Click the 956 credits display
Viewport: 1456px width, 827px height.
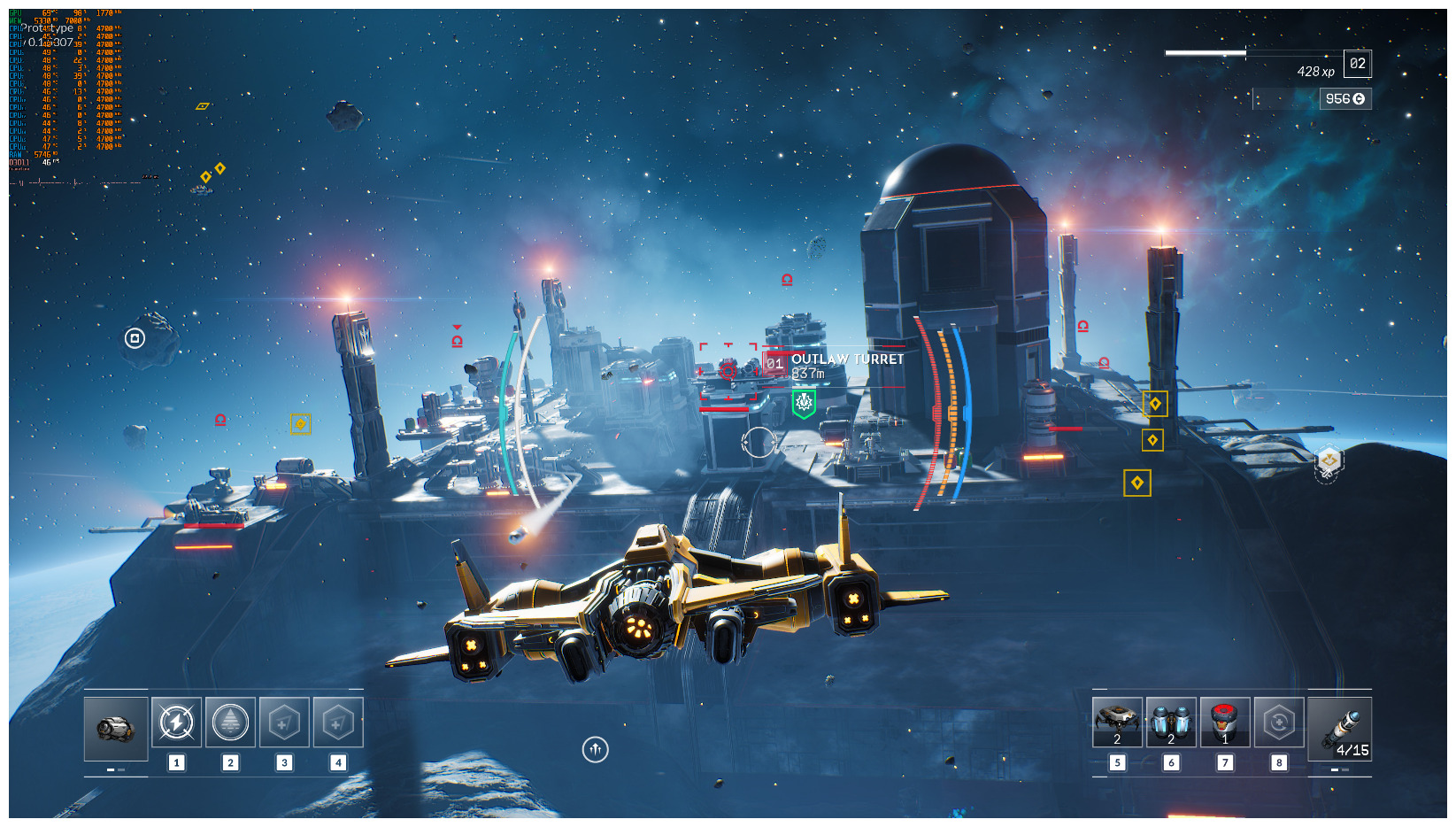click(x=1344, y=98)
